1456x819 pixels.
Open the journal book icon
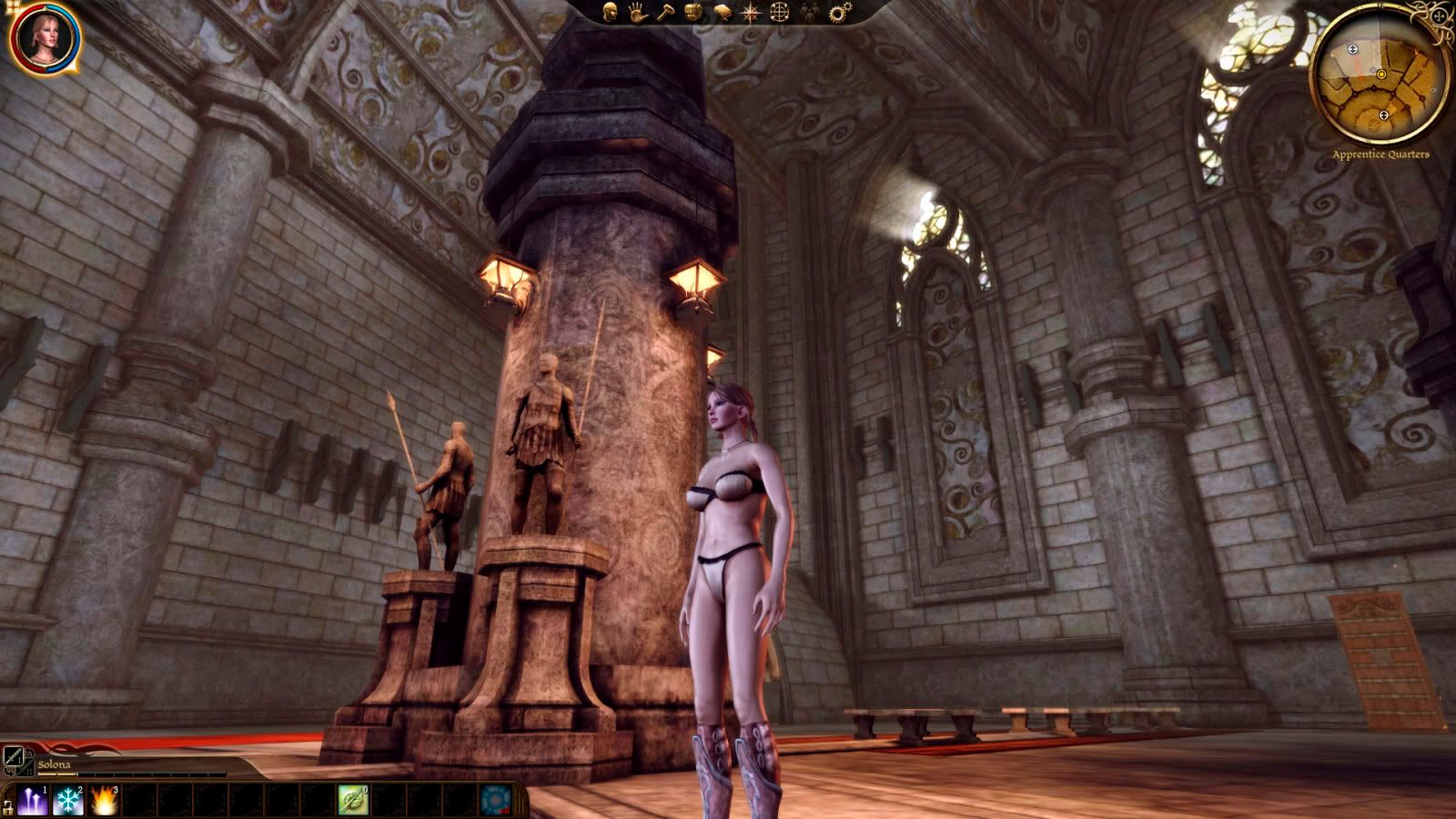tap(722, 12)
